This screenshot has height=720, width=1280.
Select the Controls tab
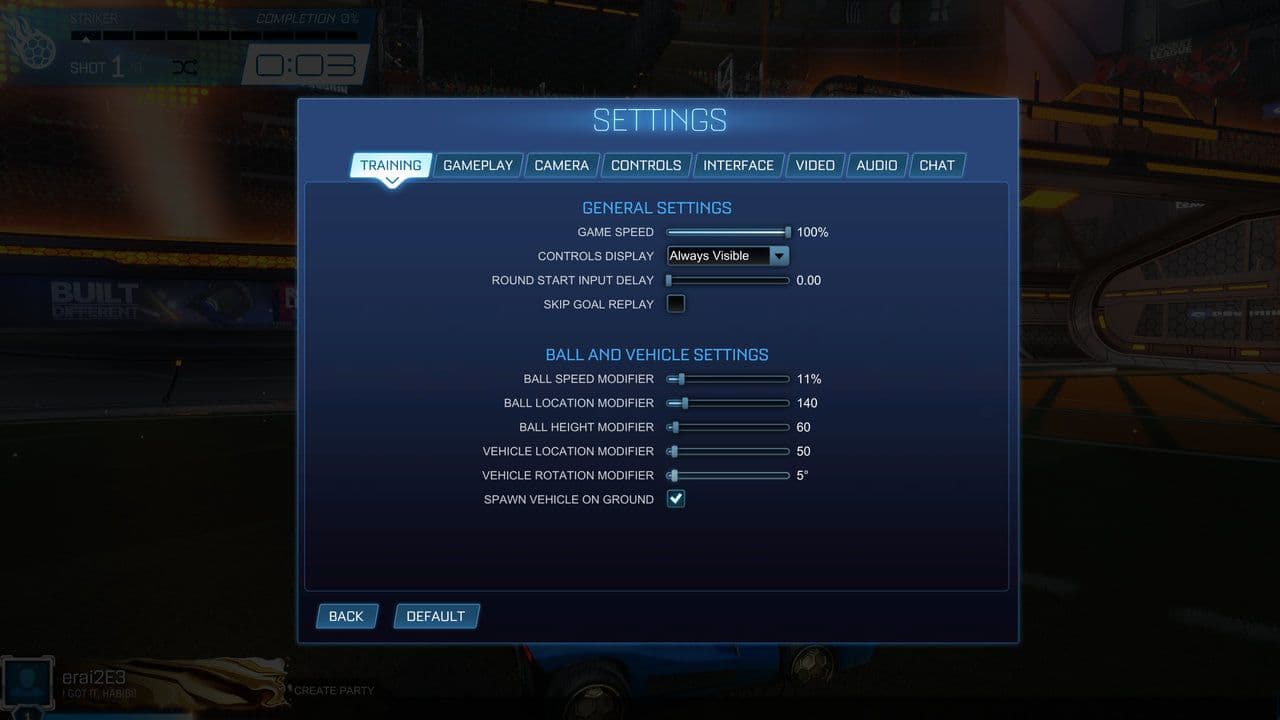click(646, 165)
